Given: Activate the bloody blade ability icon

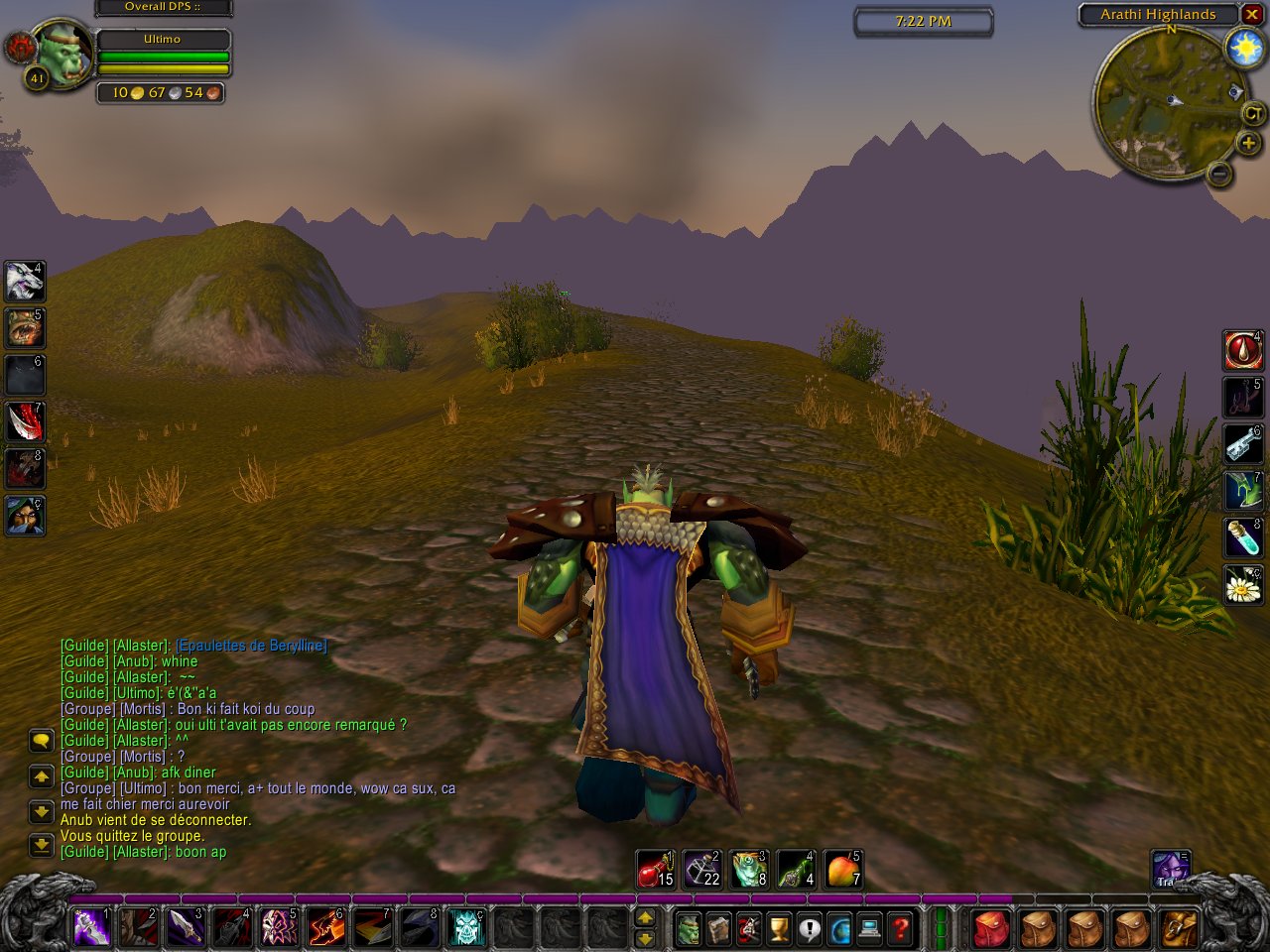Looking at the screenshot, I should click(25, 422).
